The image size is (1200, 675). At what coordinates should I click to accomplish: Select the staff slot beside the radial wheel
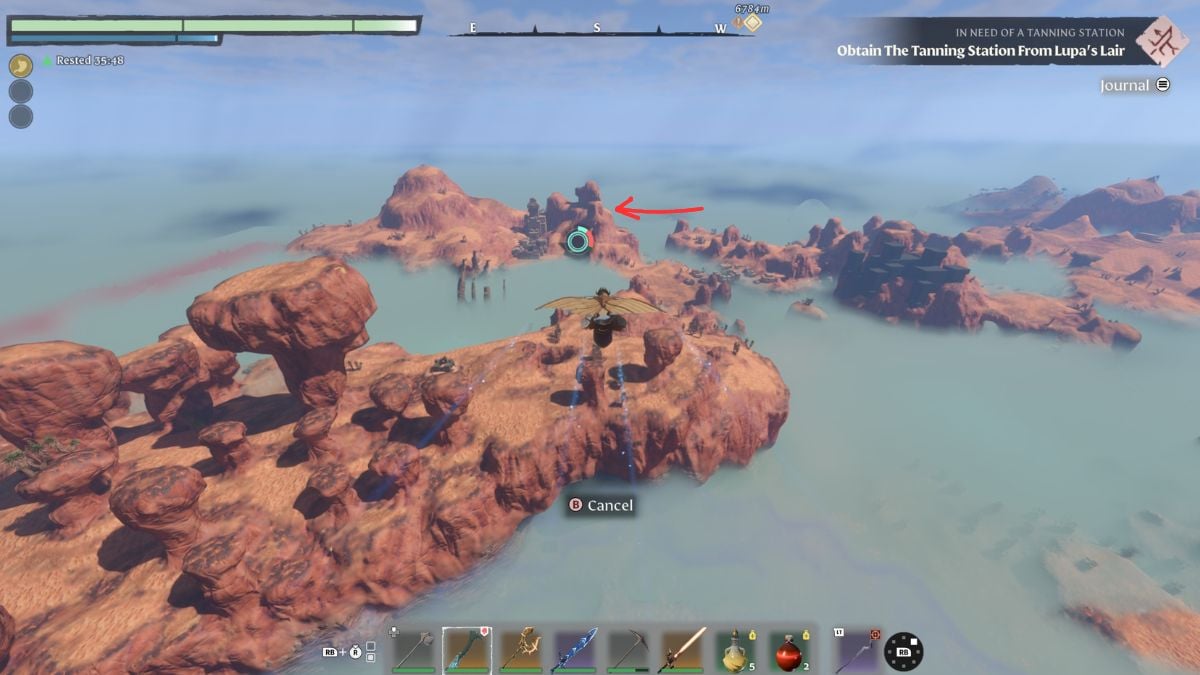click(x=858, y=650)
